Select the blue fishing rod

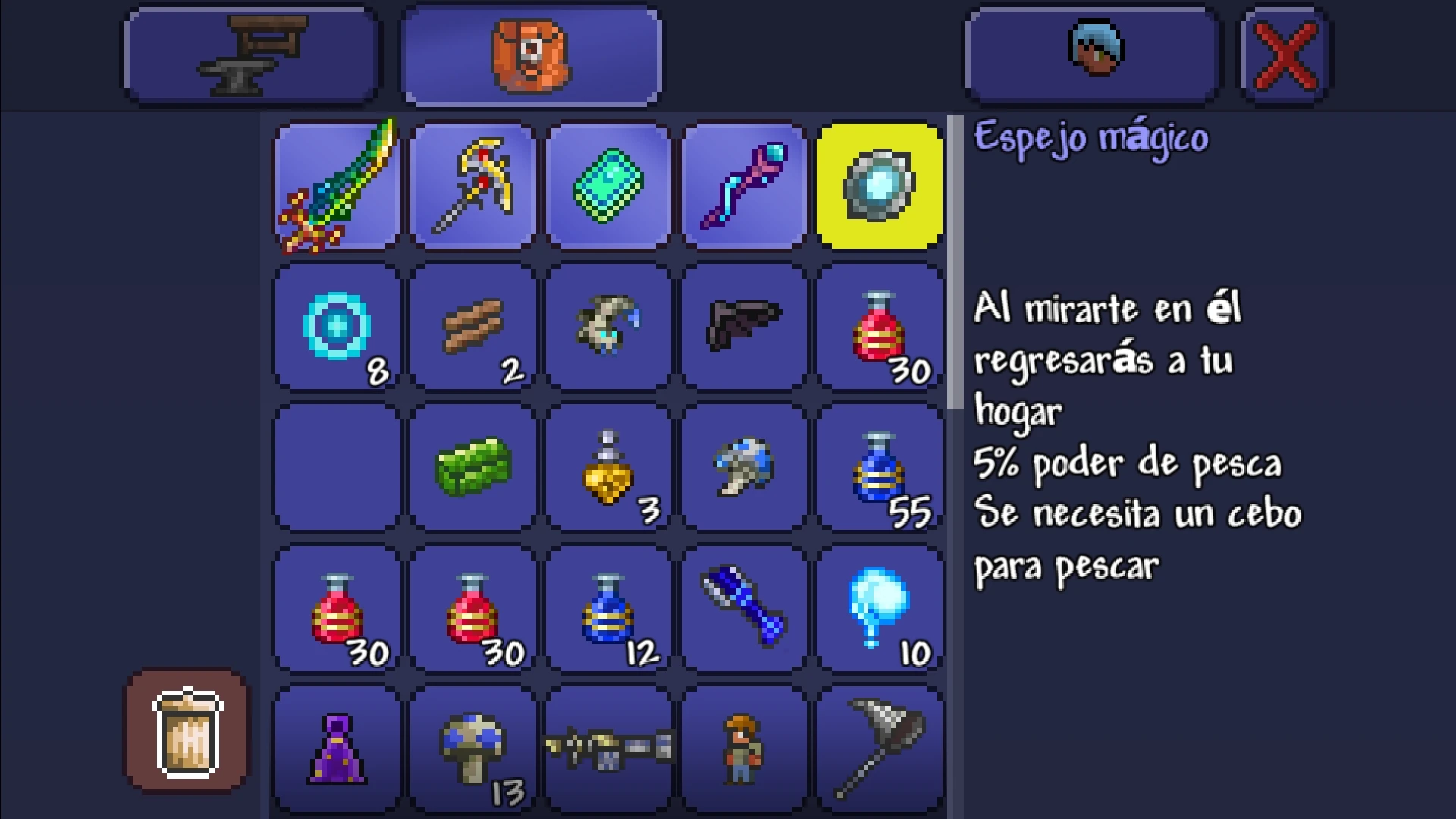click(743, 607)
